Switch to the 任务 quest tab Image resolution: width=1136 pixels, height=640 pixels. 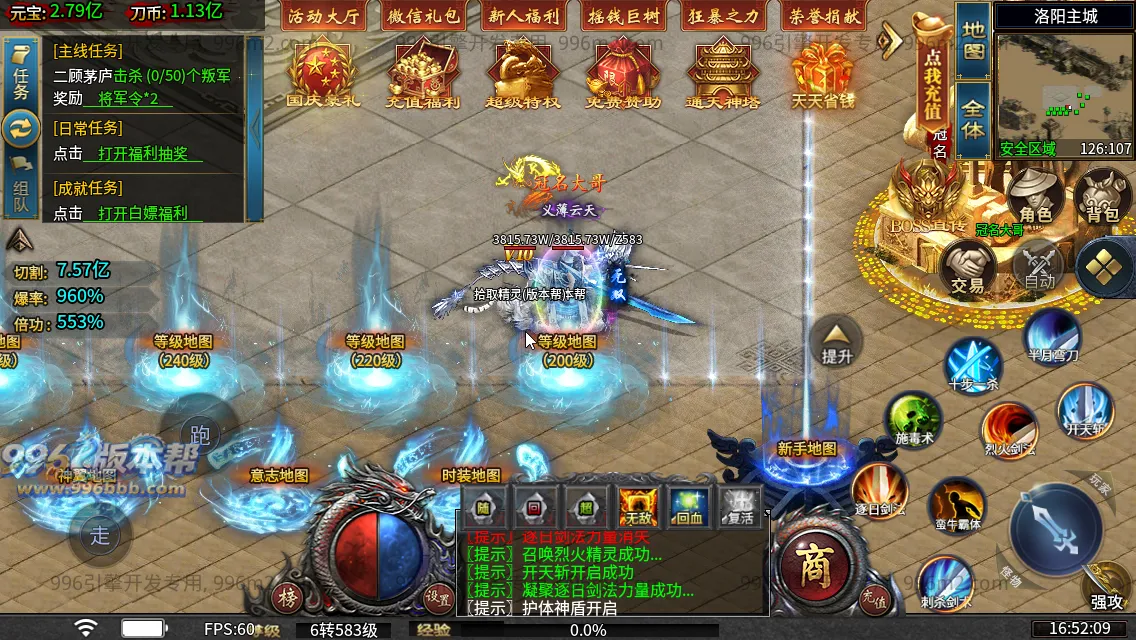click(21, 76)
